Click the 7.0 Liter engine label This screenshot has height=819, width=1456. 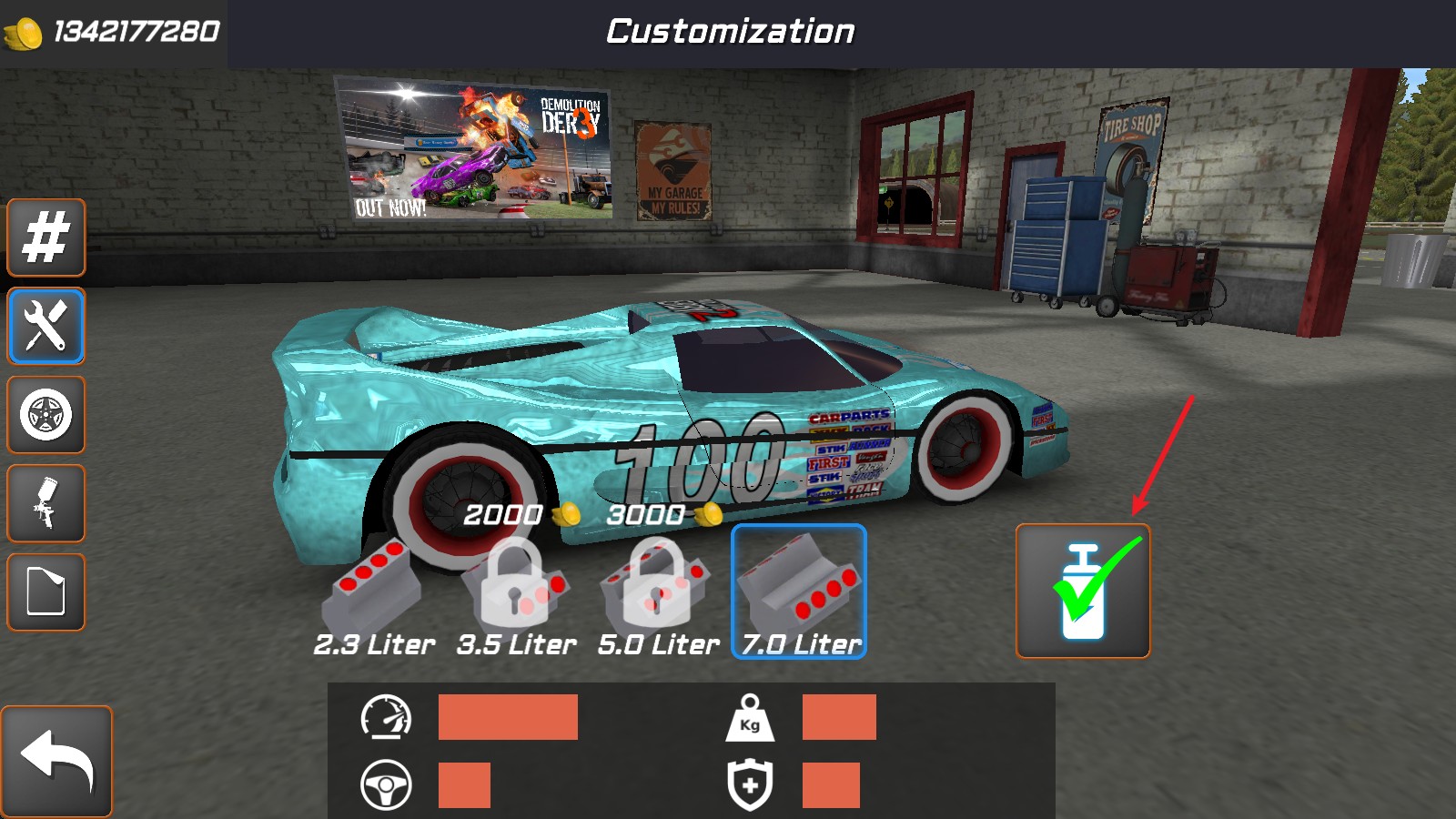click(x=800, y=642)
